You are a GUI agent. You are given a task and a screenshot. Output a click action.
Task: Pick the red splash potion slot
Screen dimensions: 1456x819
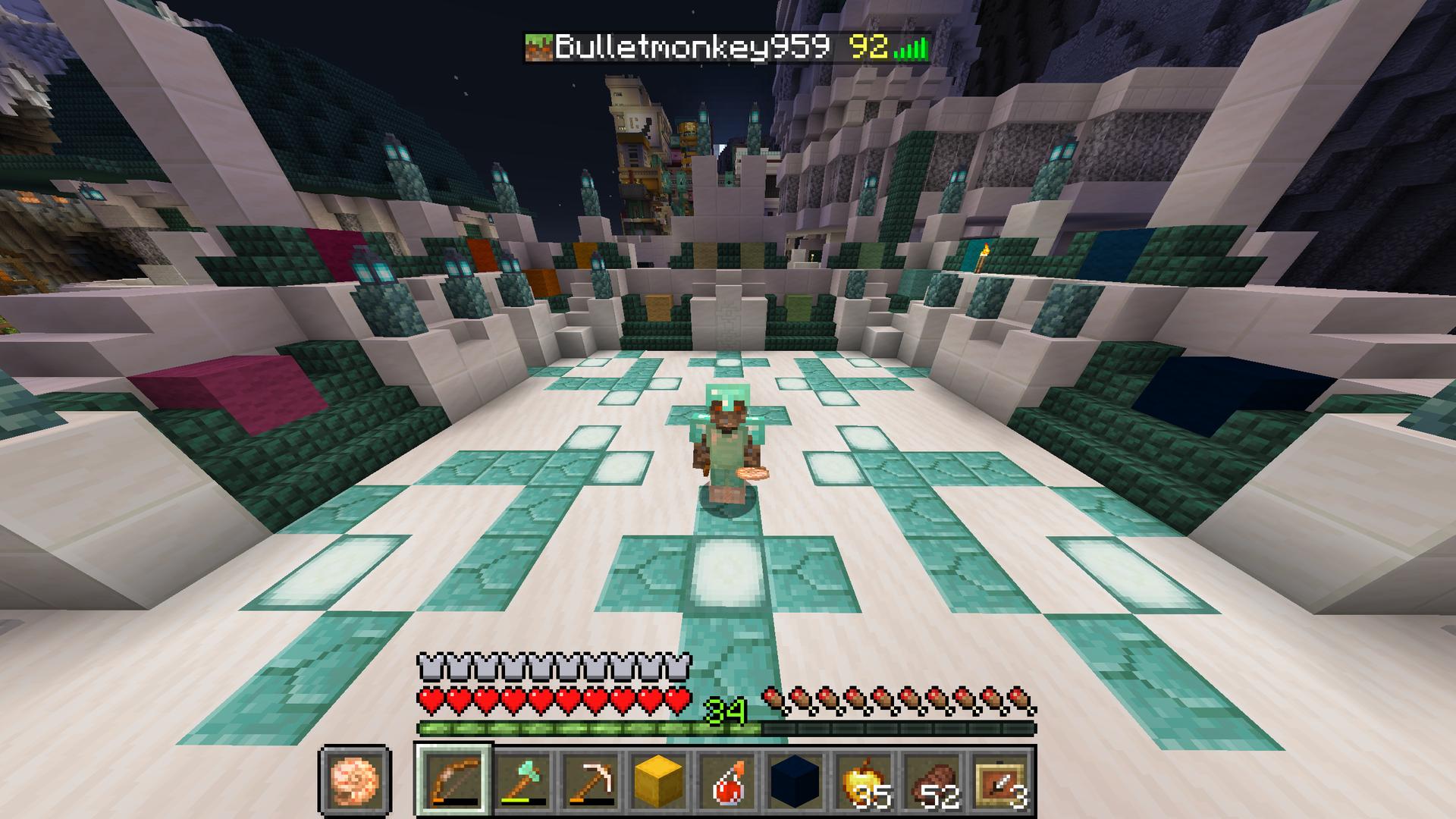[x=726, y=780]
